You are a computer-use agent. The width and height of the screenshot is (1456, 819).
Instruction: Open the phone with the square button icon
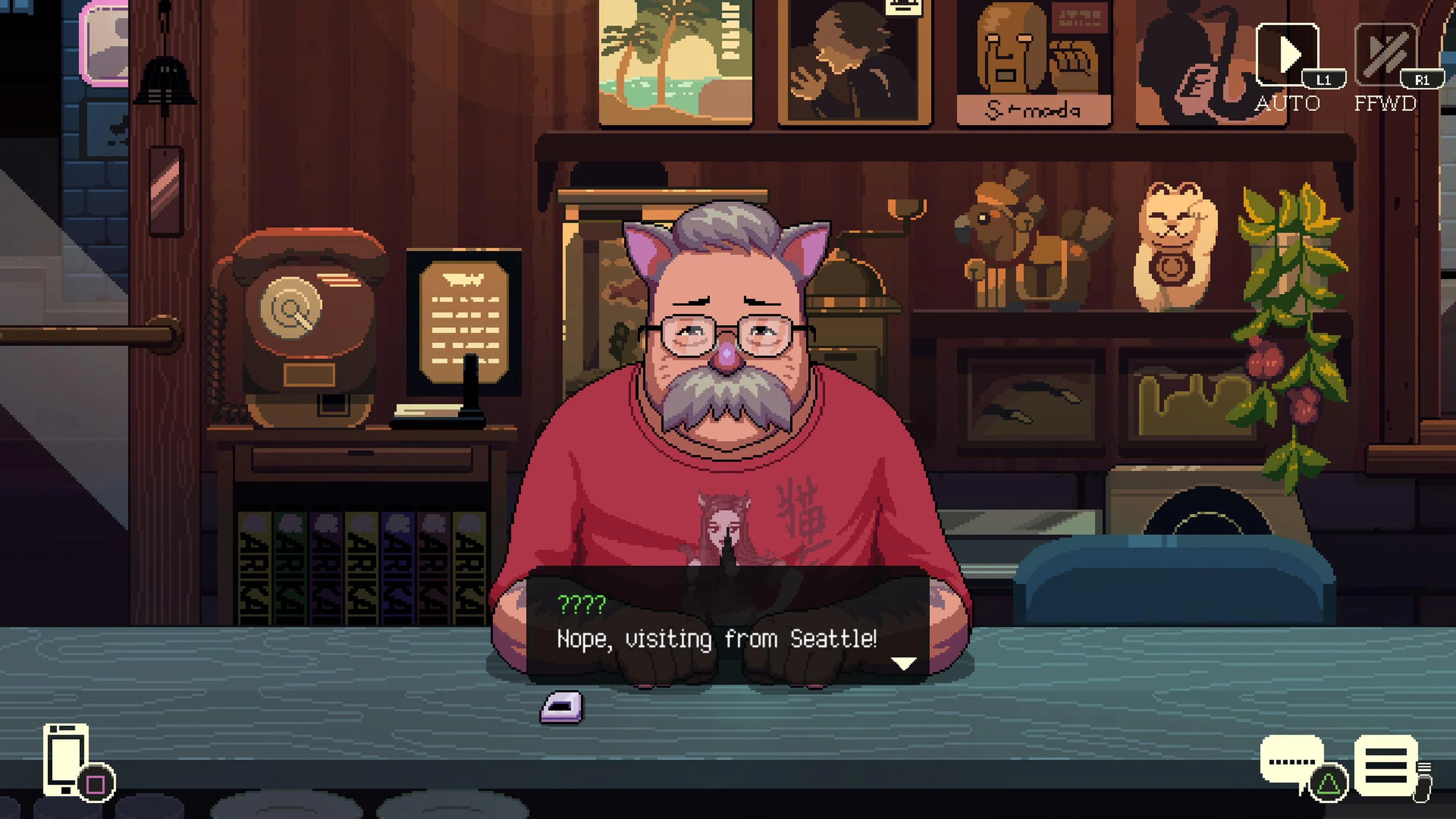coord(67,758)
